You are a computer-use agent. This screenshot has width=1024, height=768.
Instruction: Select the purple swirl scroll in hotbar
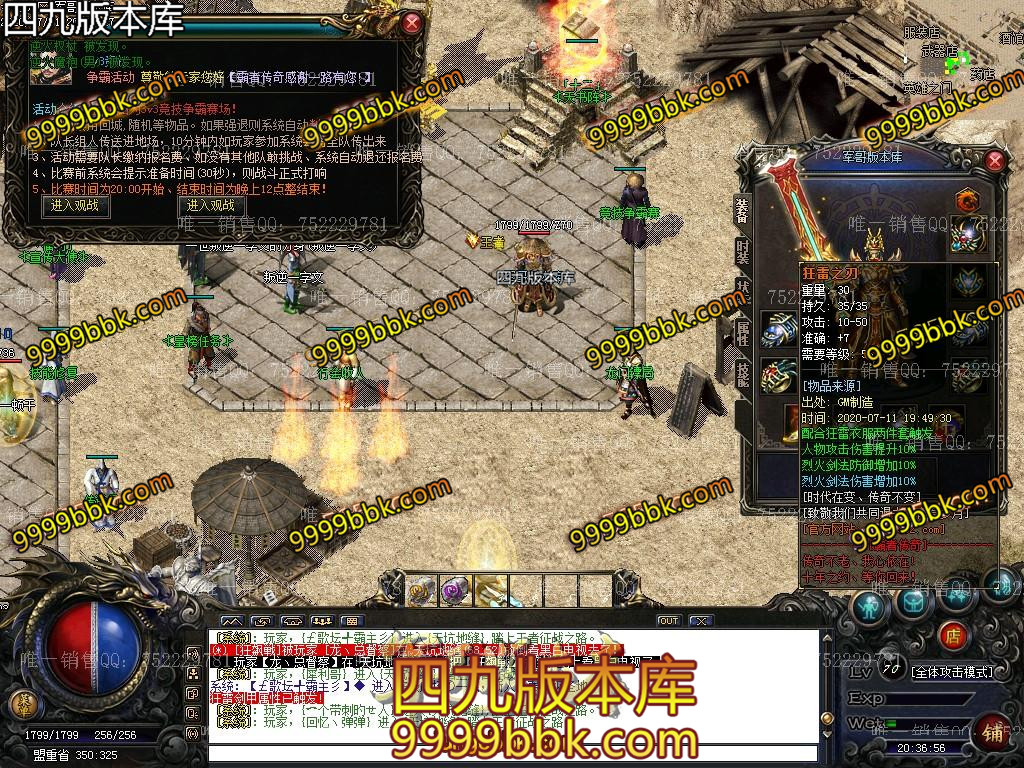(455, 589)
